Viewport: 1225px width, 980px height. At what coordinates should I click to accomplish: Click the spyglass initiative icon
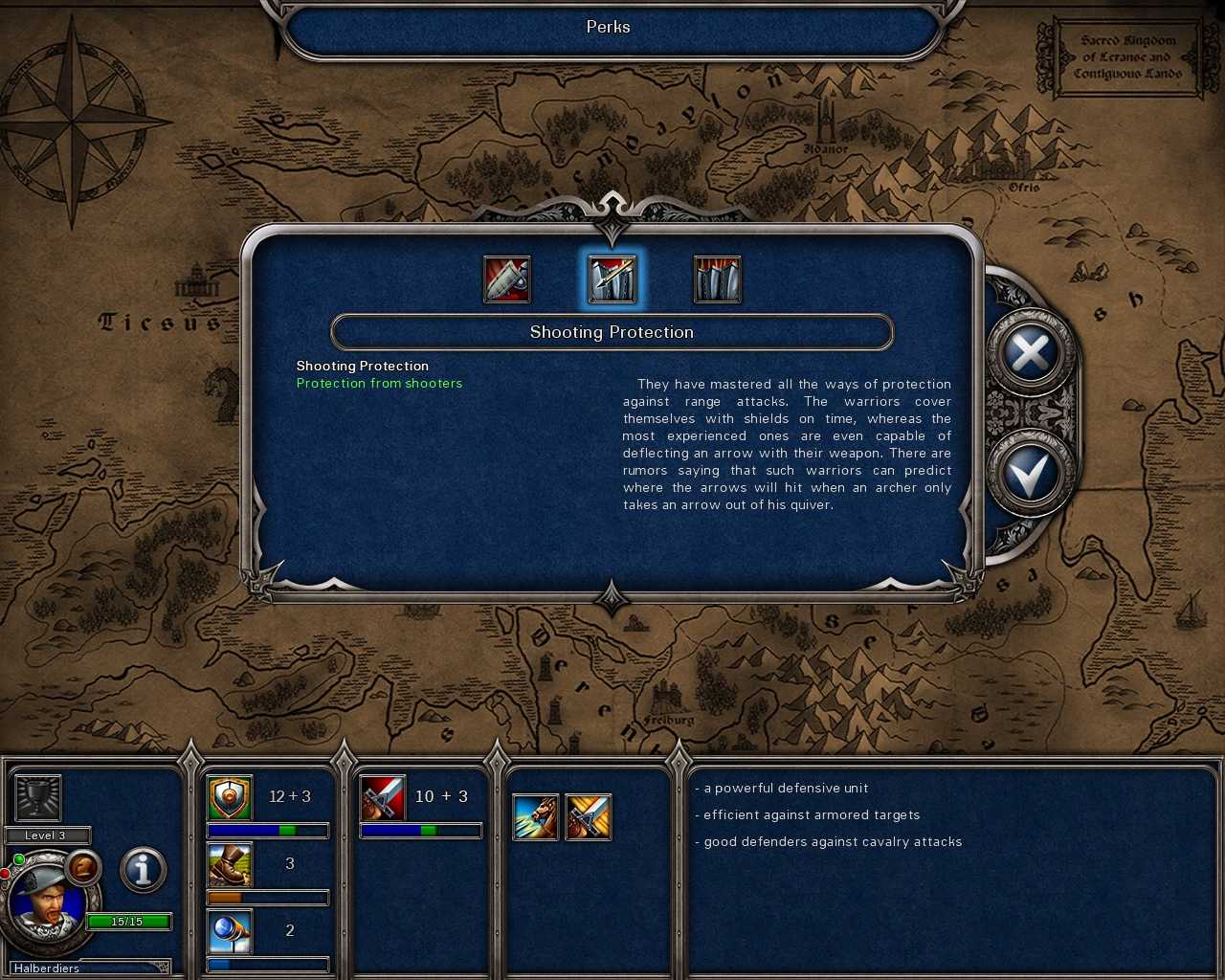pyautogui.click(x=229, y=930)
